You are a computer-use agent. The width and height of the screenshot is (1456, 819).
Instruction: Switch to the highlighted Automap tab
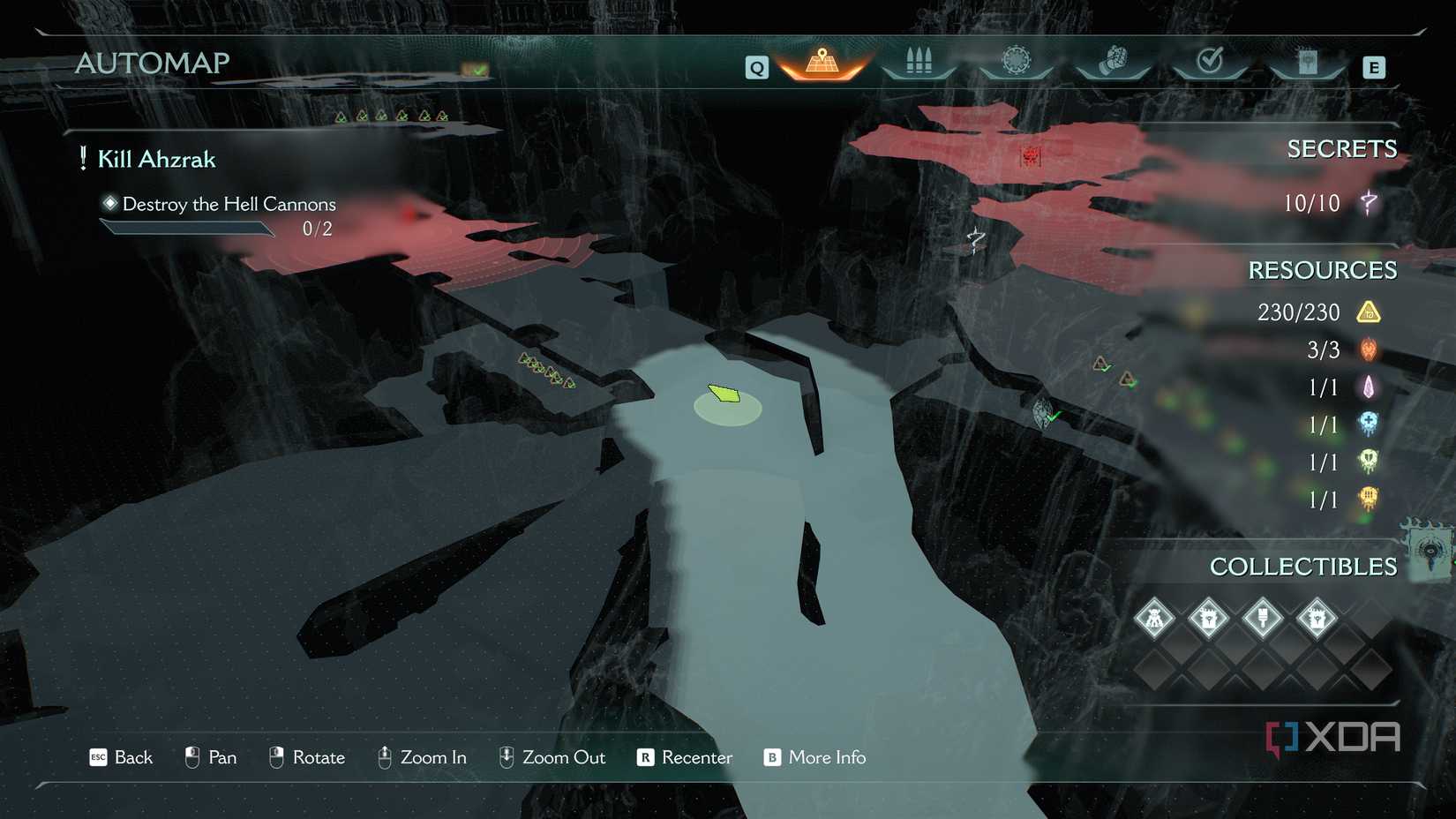(821, 60)
